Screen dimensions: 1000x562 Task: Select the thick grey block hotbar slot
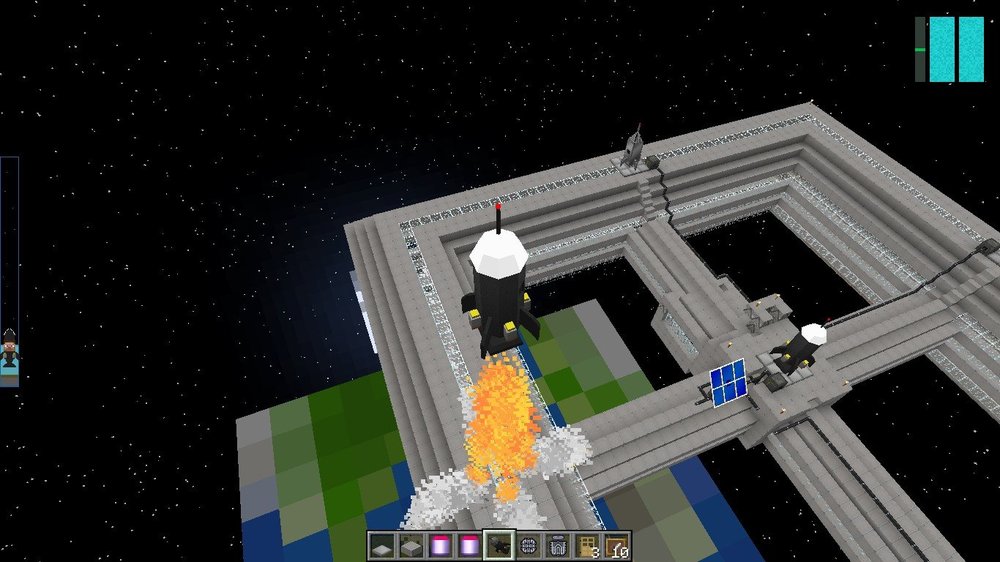tap(411, 546)
